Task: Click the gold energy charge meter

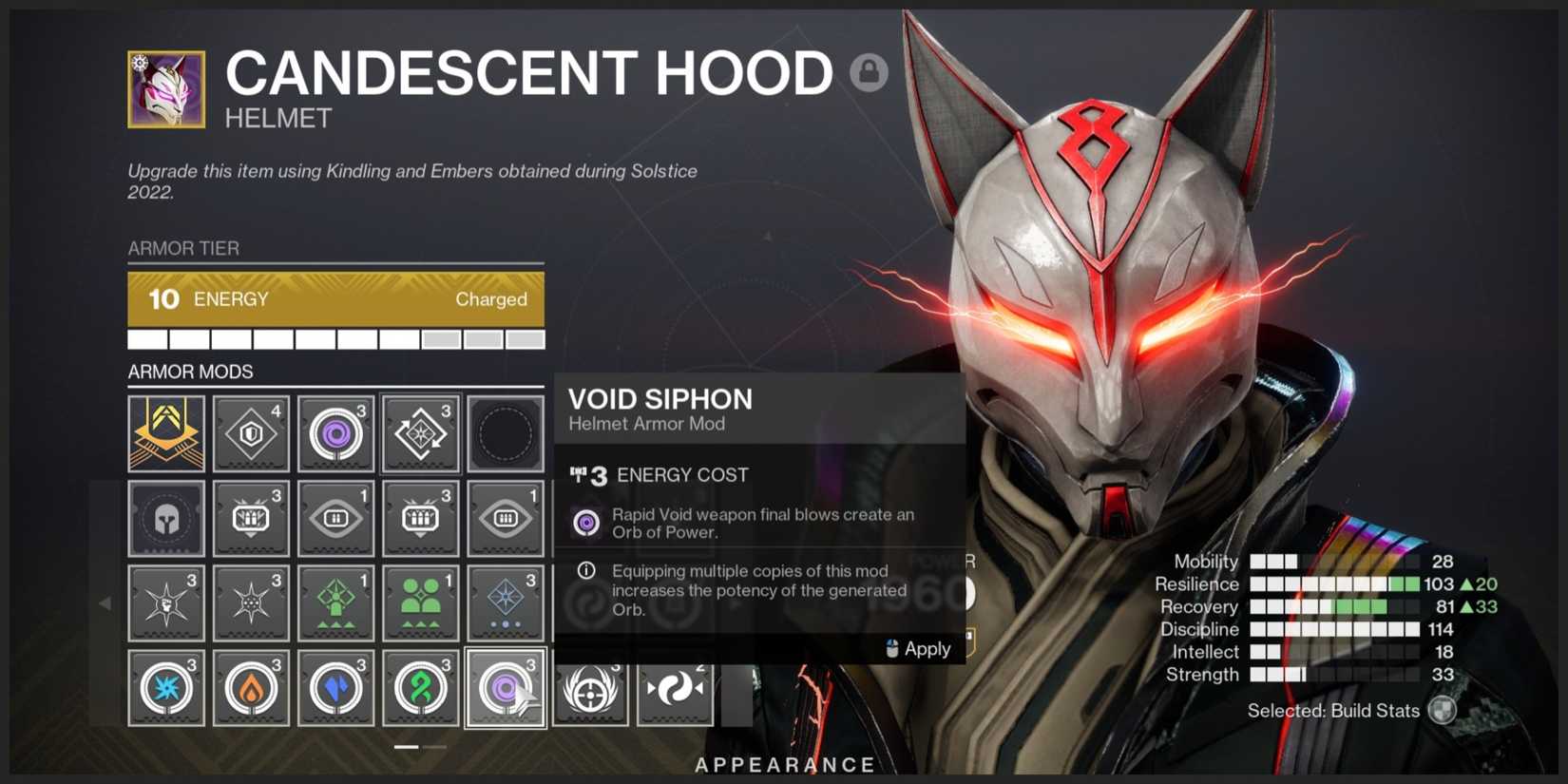Action: click(x=336, y=299)
